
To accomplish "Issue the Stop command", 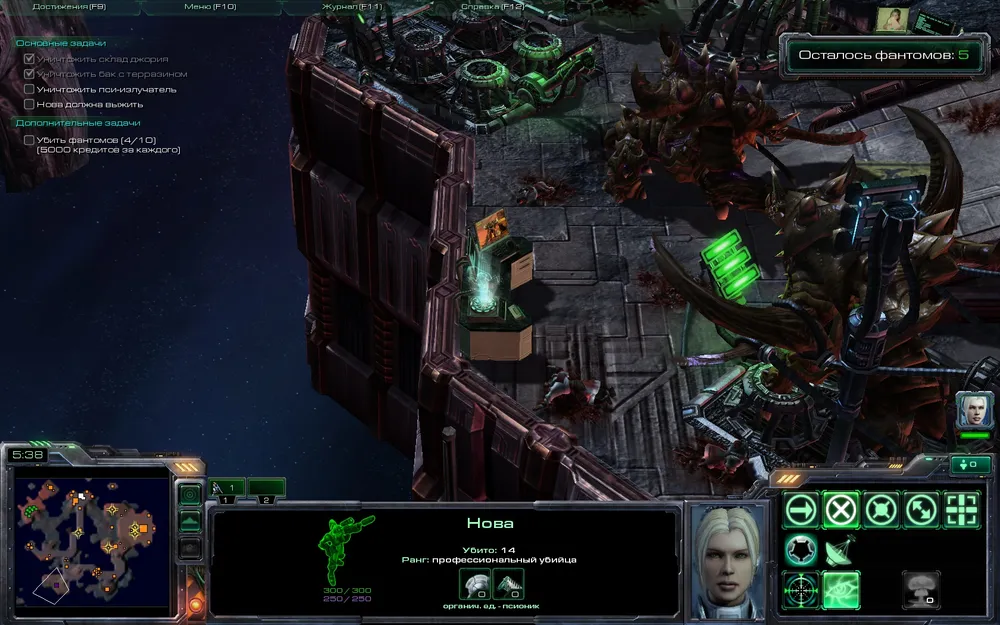I will [x=841, y=510].
